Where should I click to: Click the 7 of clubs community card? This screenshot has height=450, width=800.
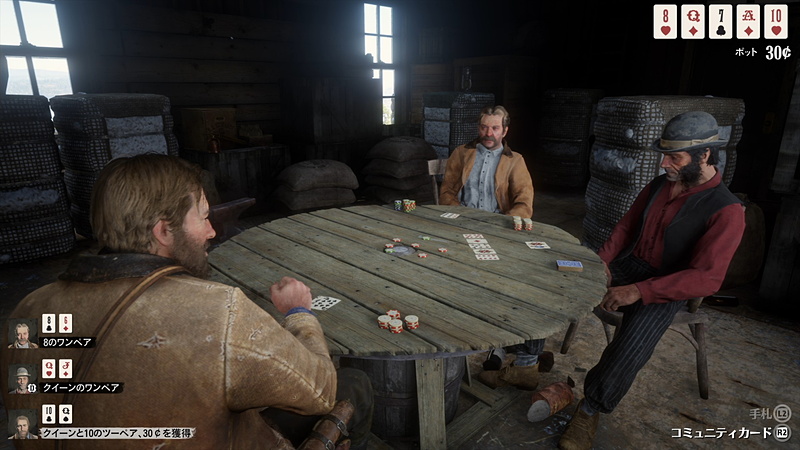721,21
